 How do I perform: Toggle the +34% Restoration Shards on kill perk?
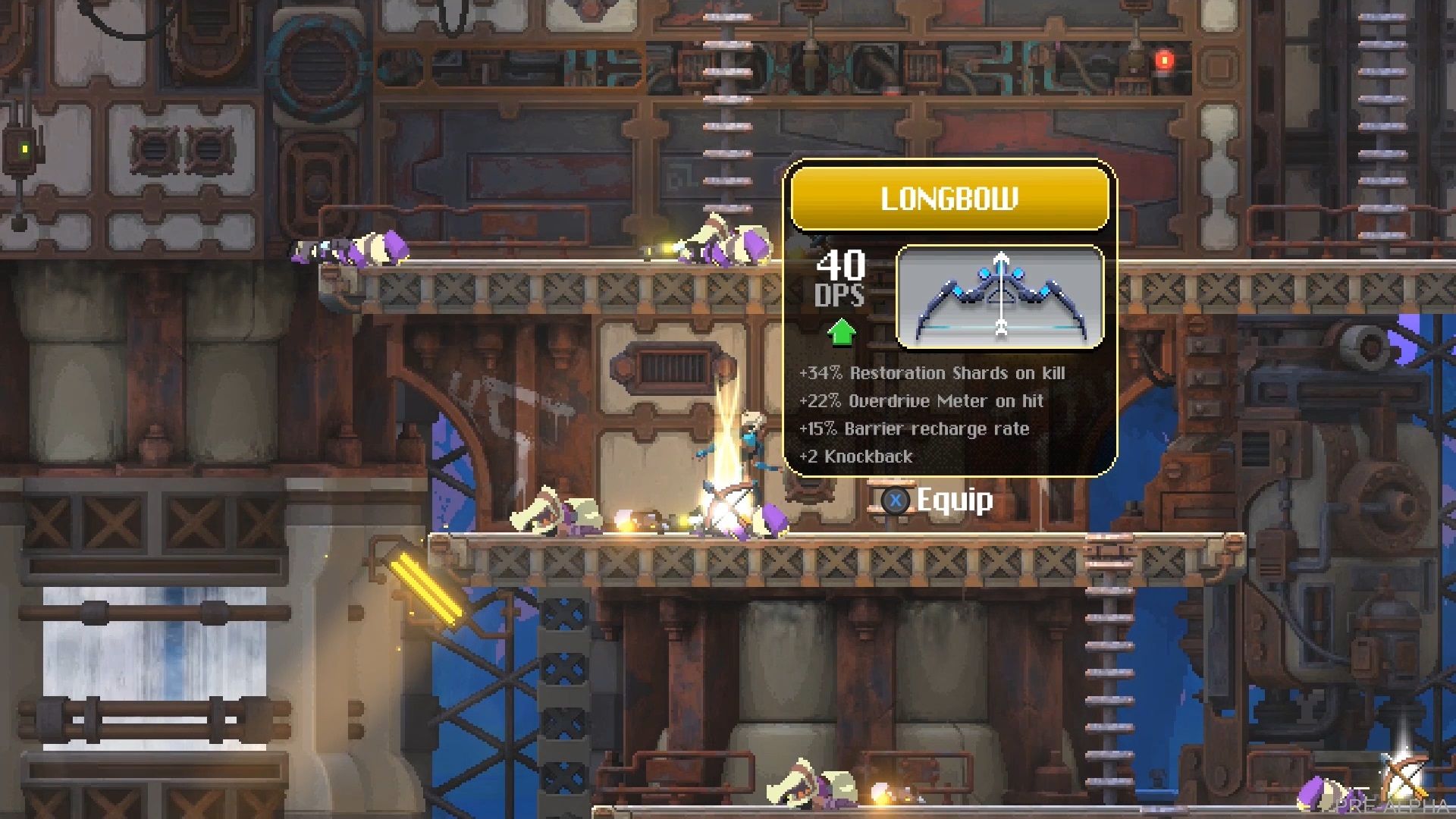click(933, 373)
